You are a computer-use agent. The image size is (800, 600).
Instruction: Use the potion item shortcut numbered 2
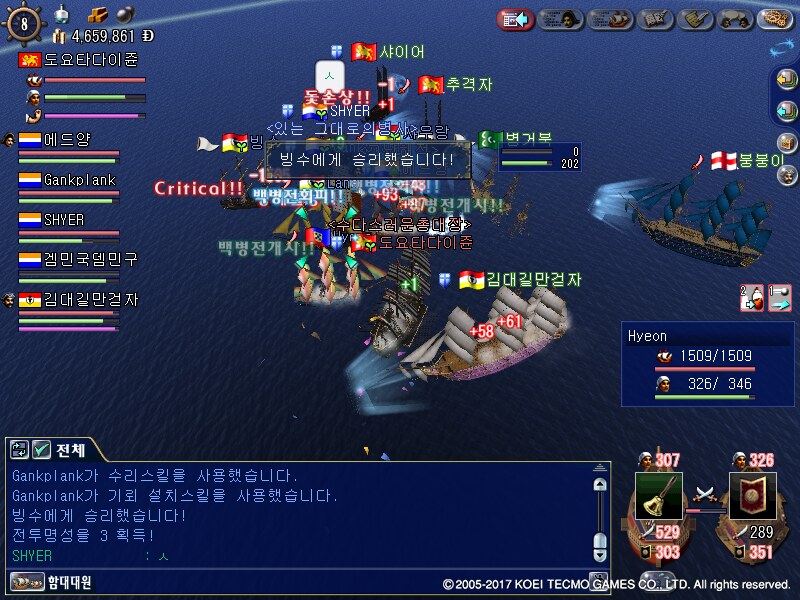(750, 297)
